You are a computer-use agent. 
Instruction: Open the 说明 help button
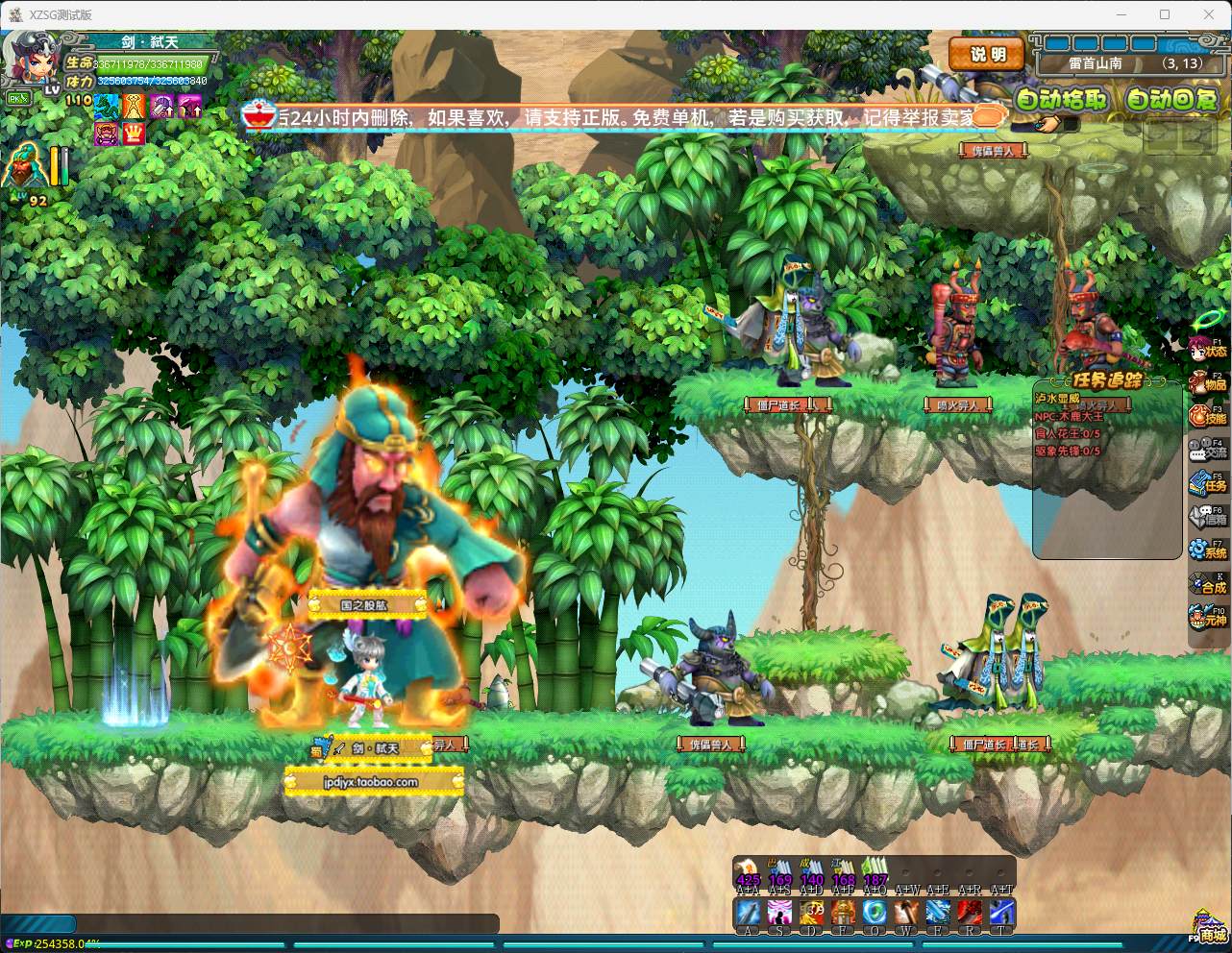click(986, 55)
